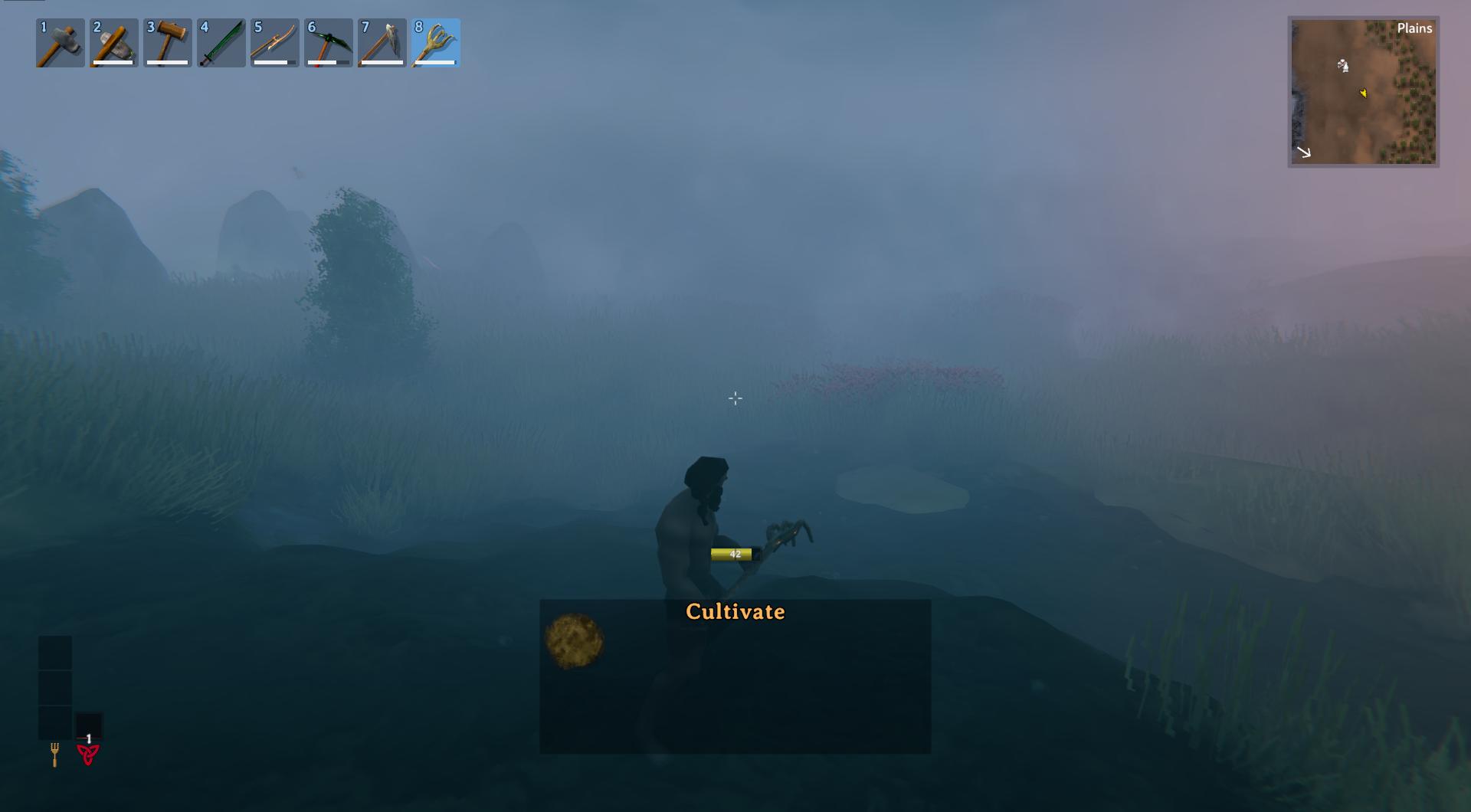Equip the Blackmetal sword in slot 4
1471x812 pixels.
221,43
